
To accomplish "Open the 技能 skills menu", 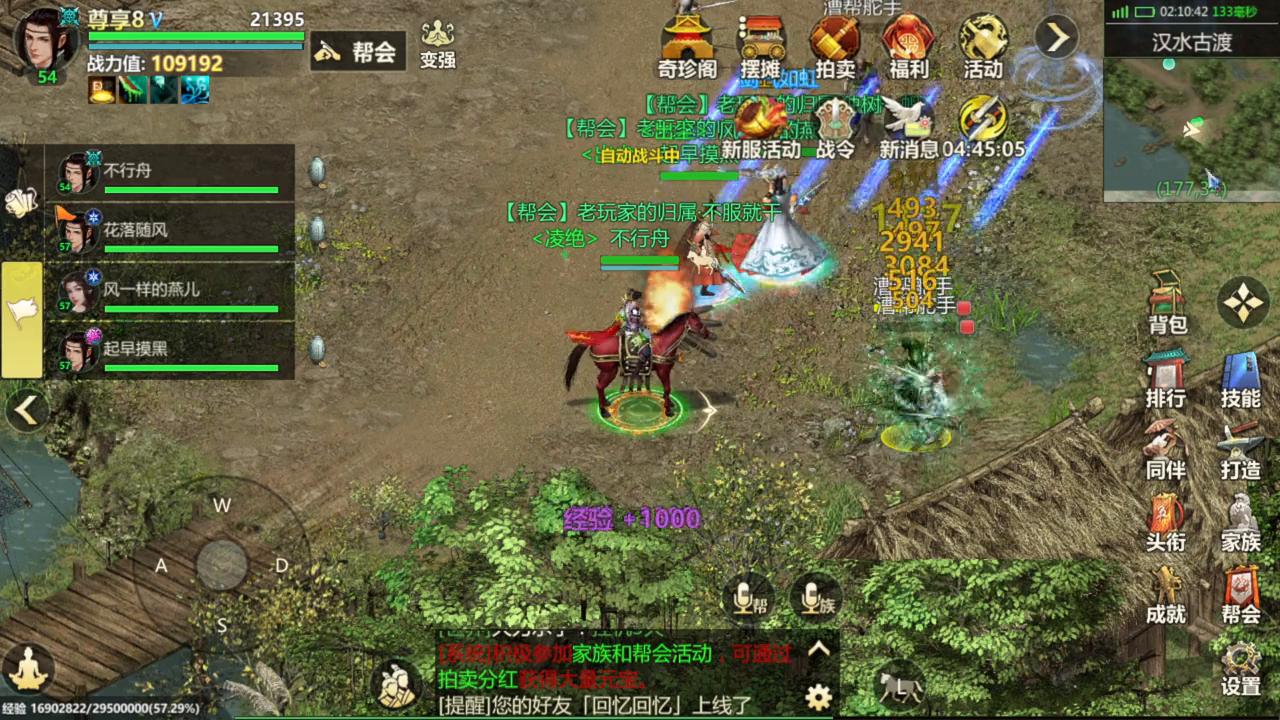I will (1240, 379).
